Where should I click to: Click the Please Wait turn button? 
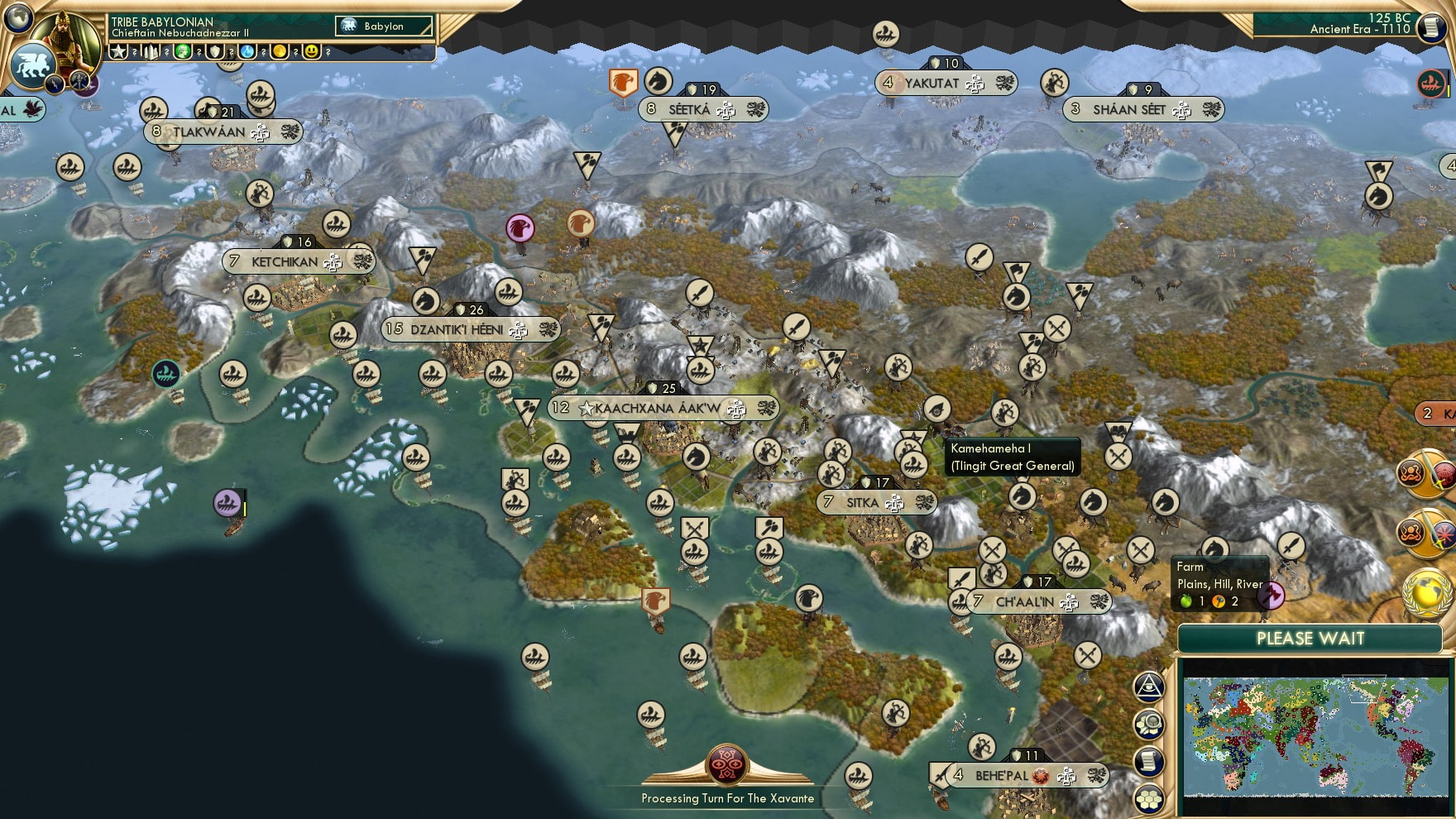pyautogui.click(x=1310, y=639)
